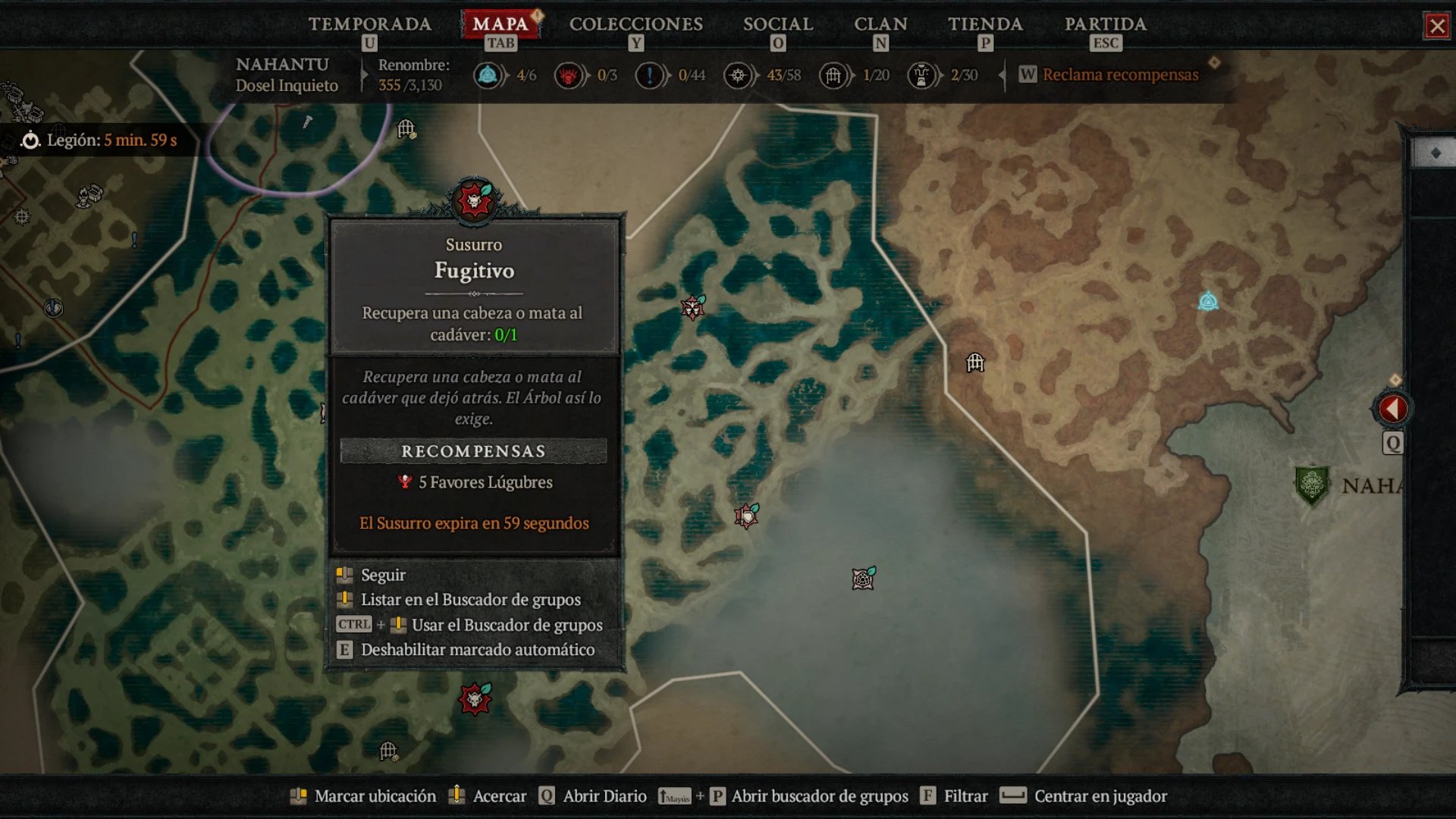Click the Fugitivo whisper marker above the tooltip
Image resolution: width=1456 pixels, height=819 pixels.
(x=474, y=201)
